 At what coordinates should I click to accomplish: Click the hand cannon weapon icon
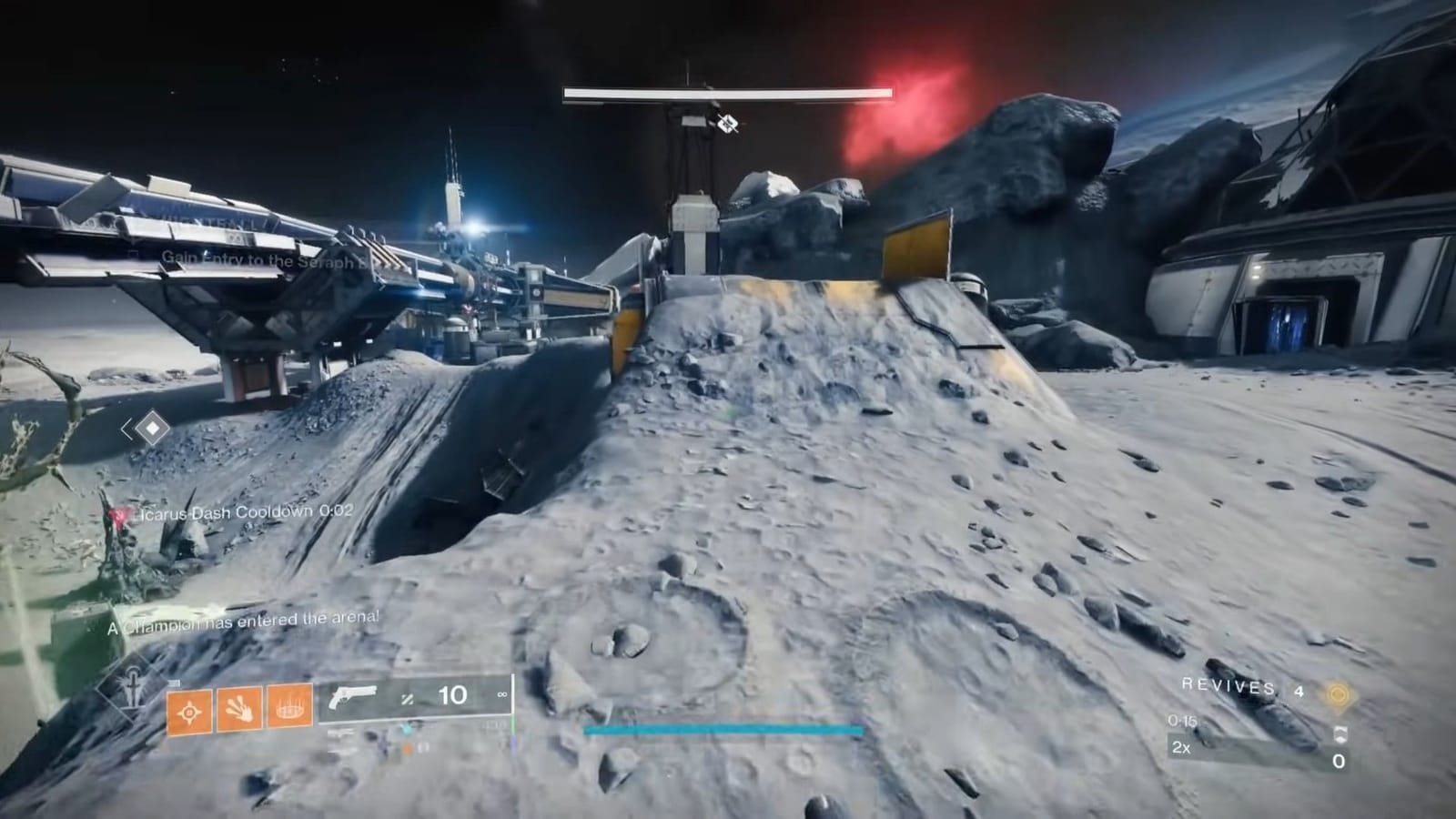pyautogui.click(x=353, y=696)
